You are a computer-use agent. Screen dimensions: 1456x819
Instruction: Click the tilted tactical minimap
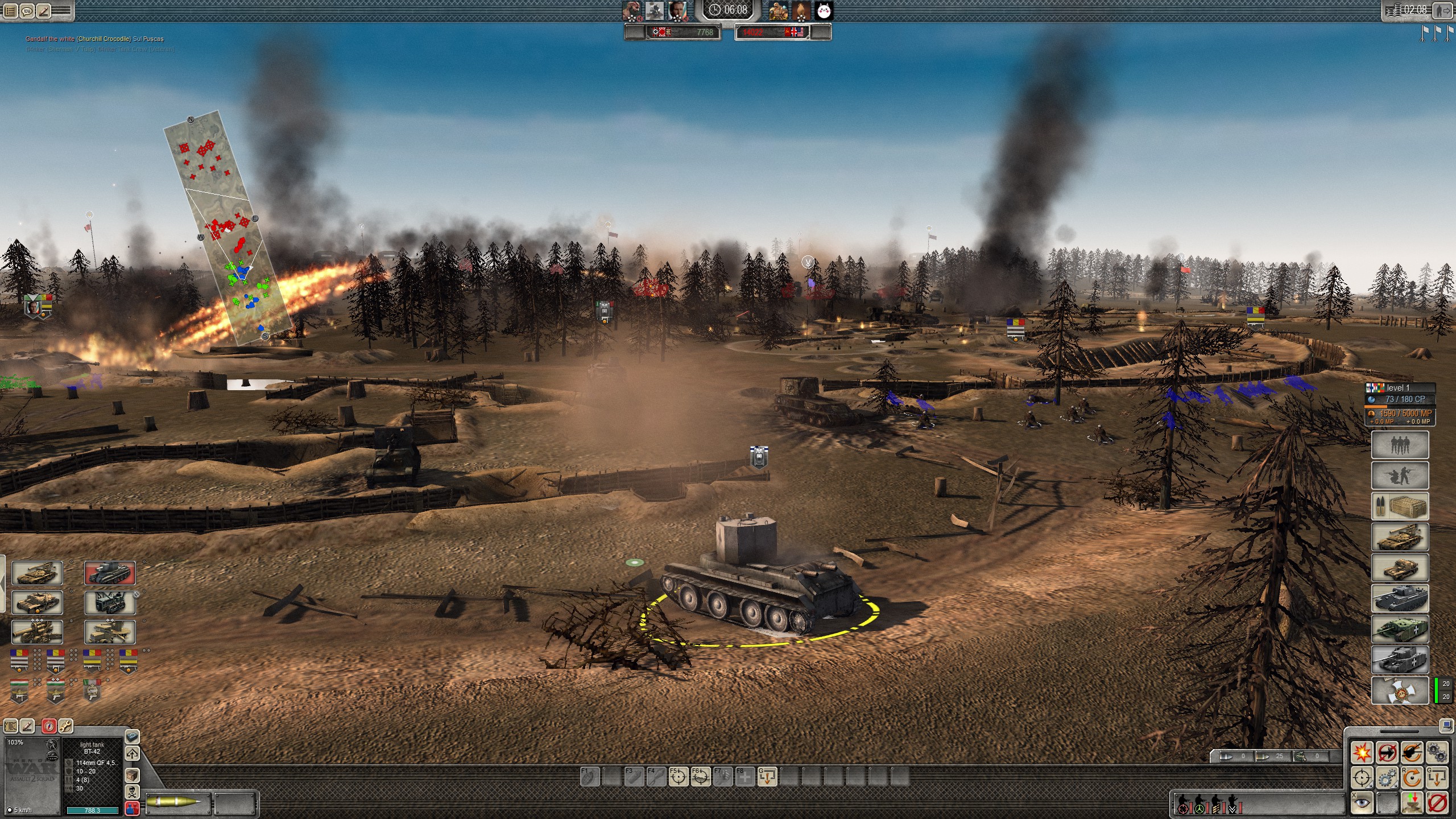[227, 227]
